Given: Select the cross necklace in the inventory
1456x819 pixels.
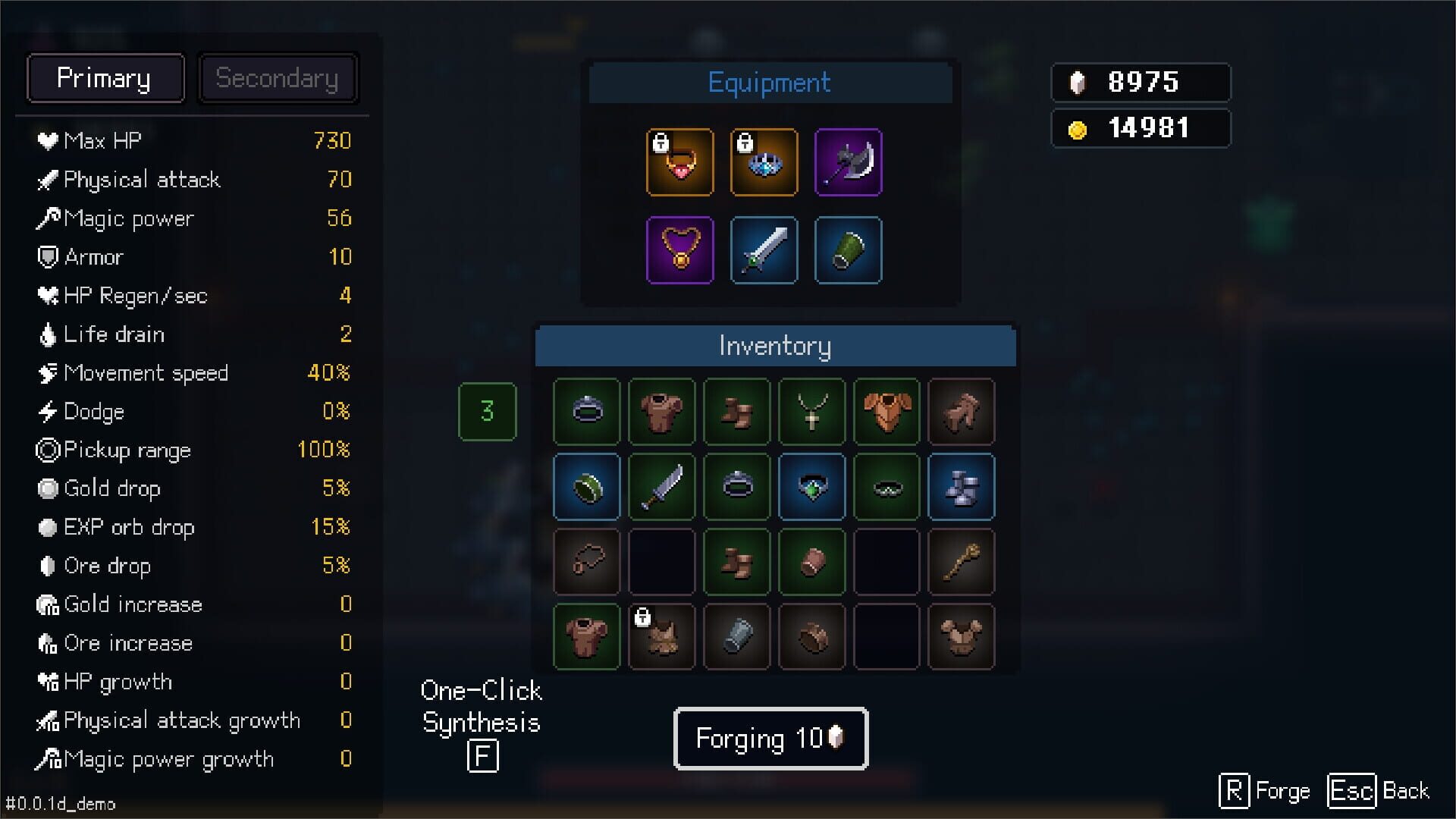Looking at the screenshot, I should (811, 412).
